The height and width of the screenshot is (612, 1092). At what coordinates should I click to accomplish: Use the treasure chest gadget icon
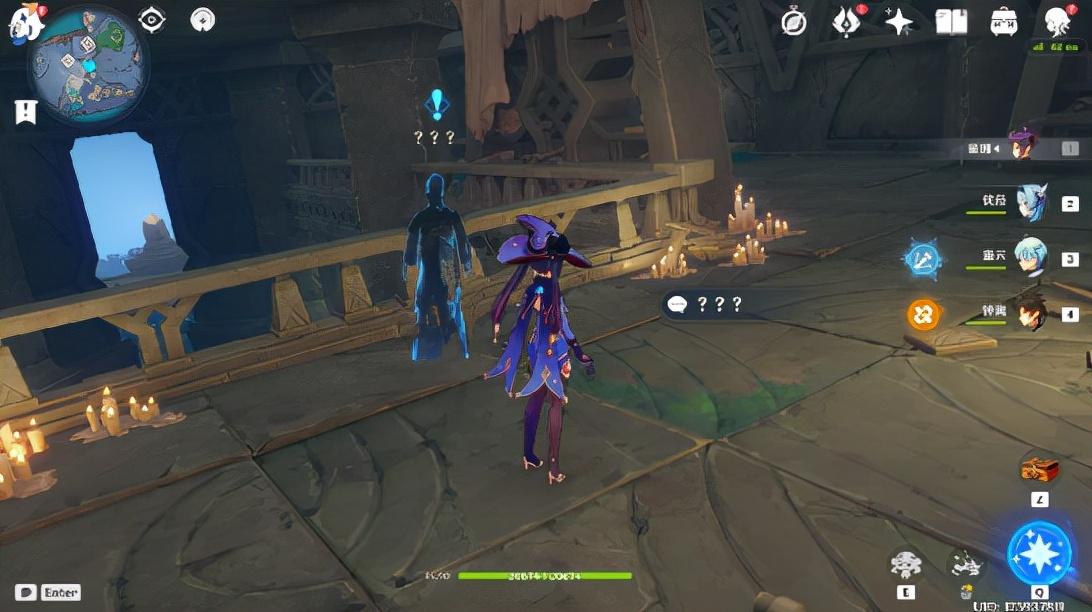click(x=1039, y=469)
